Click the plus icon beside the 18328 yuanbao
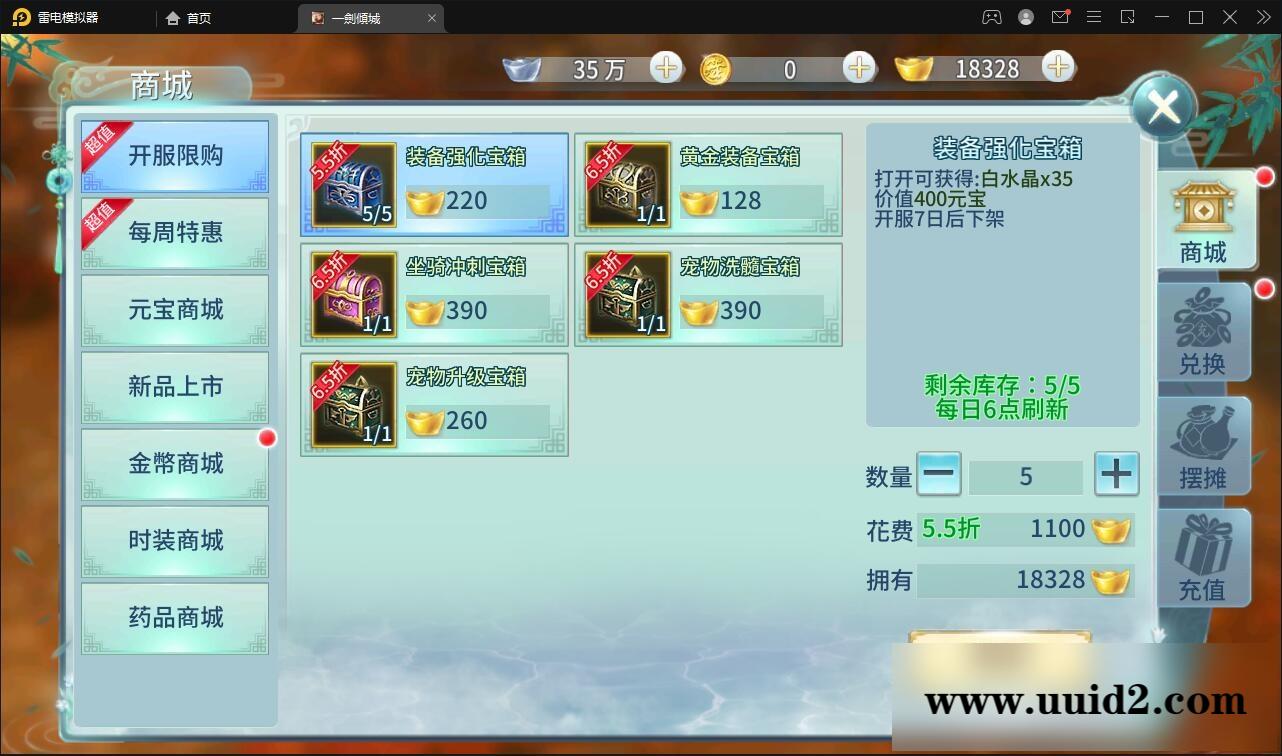This screenshot has width=1282, height=756. 1057,68
